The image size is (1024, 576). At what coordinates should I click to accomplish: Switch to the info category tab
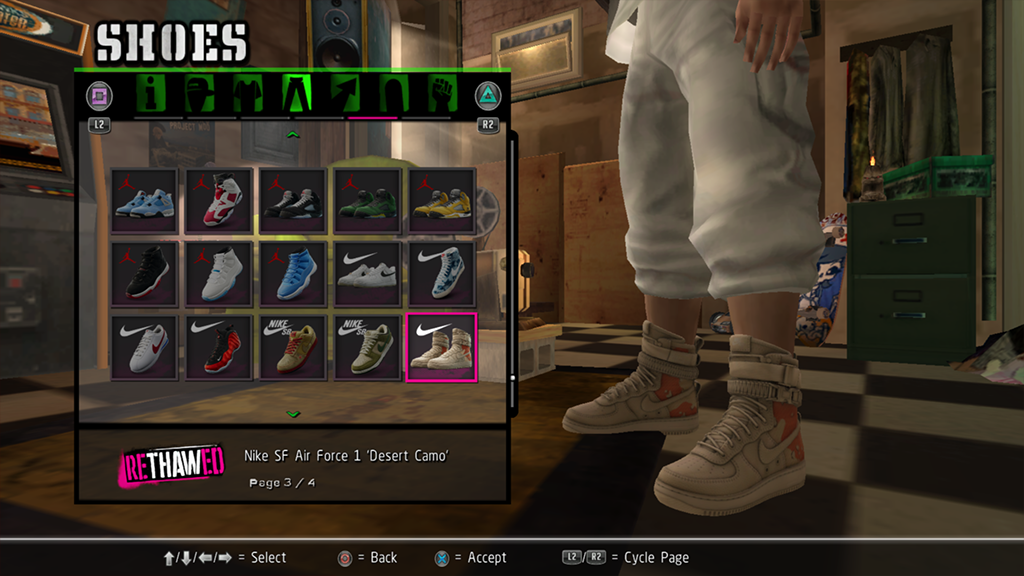click(x=151, y=94)
